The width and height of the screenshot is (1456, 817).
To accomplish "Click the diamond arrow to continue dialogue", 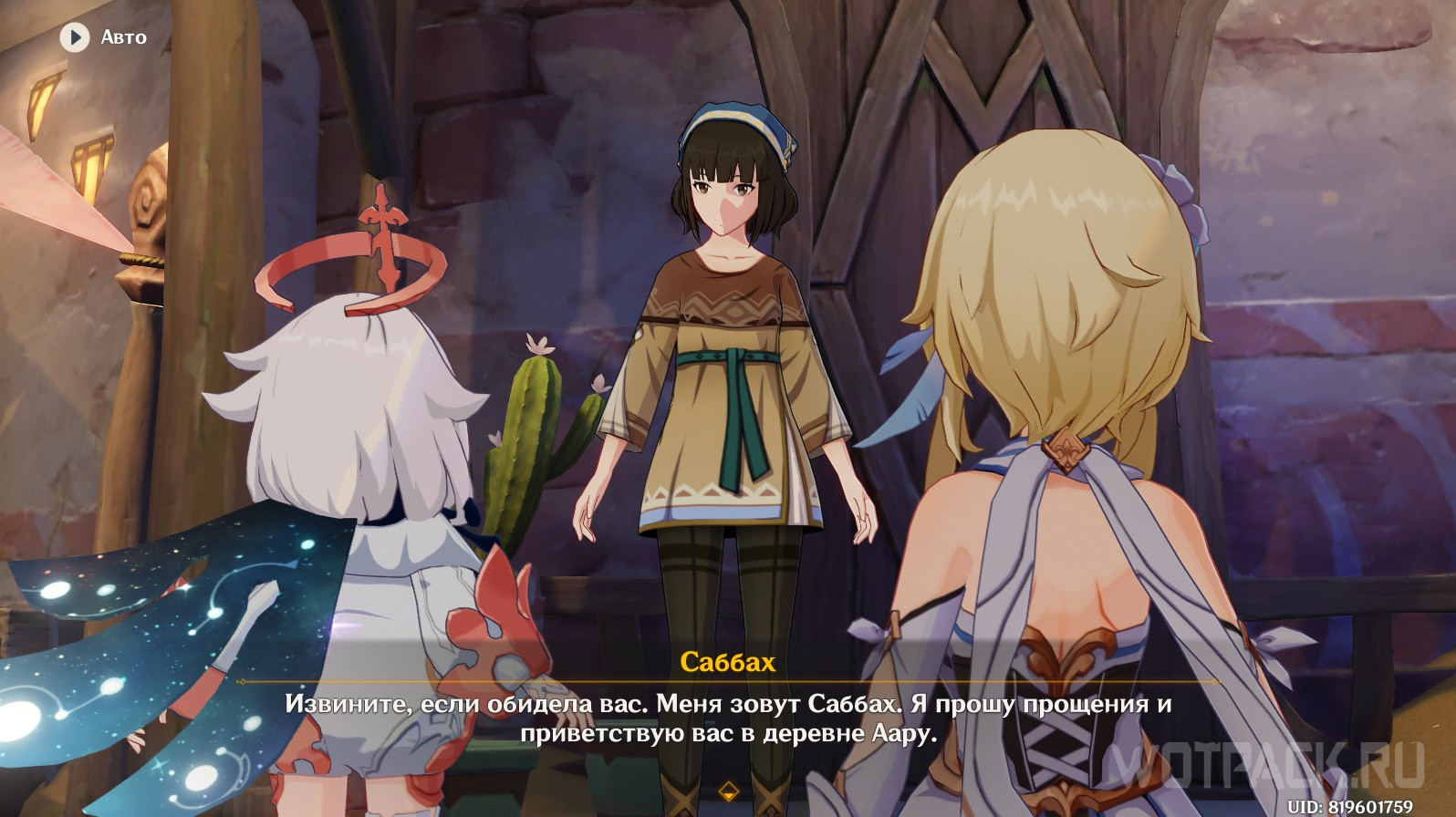I will (x=728, y=788).
